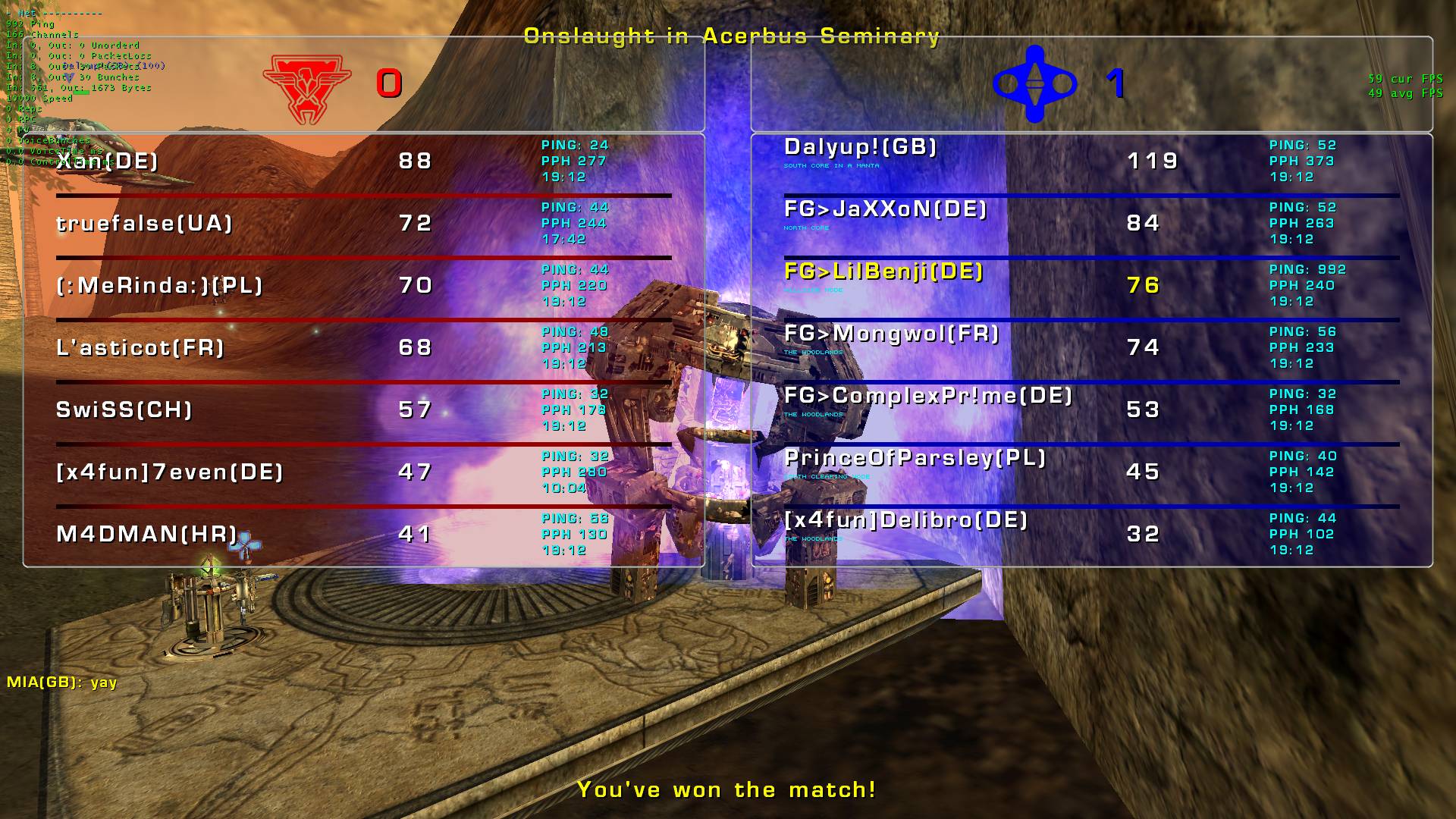This screenshot has height=819, width=1456.
Task: Select top blue player Dalyup!(GB)
Action: [x=861, y=147]
